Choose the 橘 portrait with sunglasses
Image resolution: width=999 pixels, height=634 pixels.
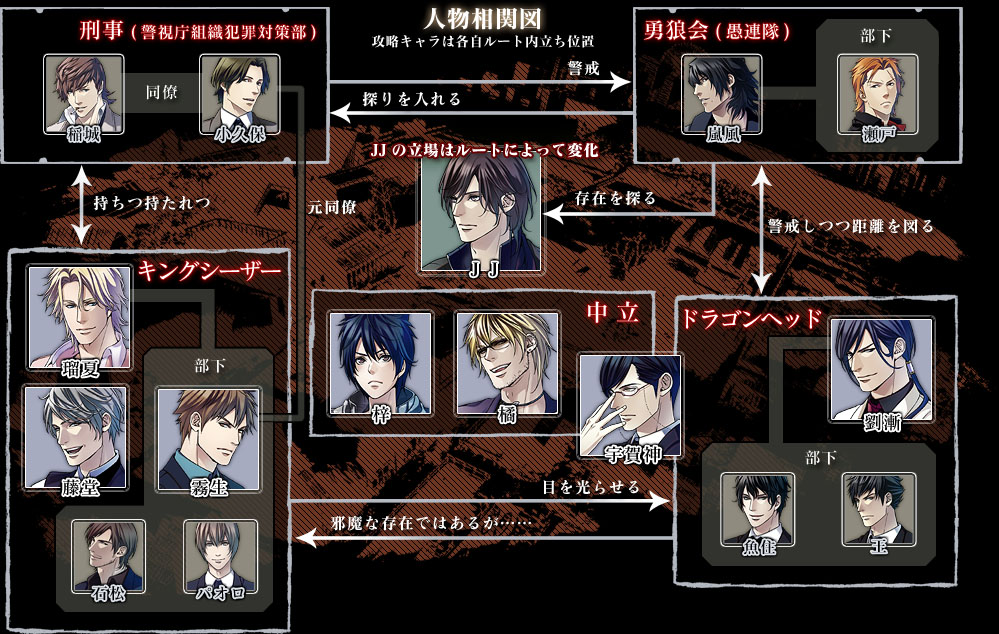[x=506, y=363]
